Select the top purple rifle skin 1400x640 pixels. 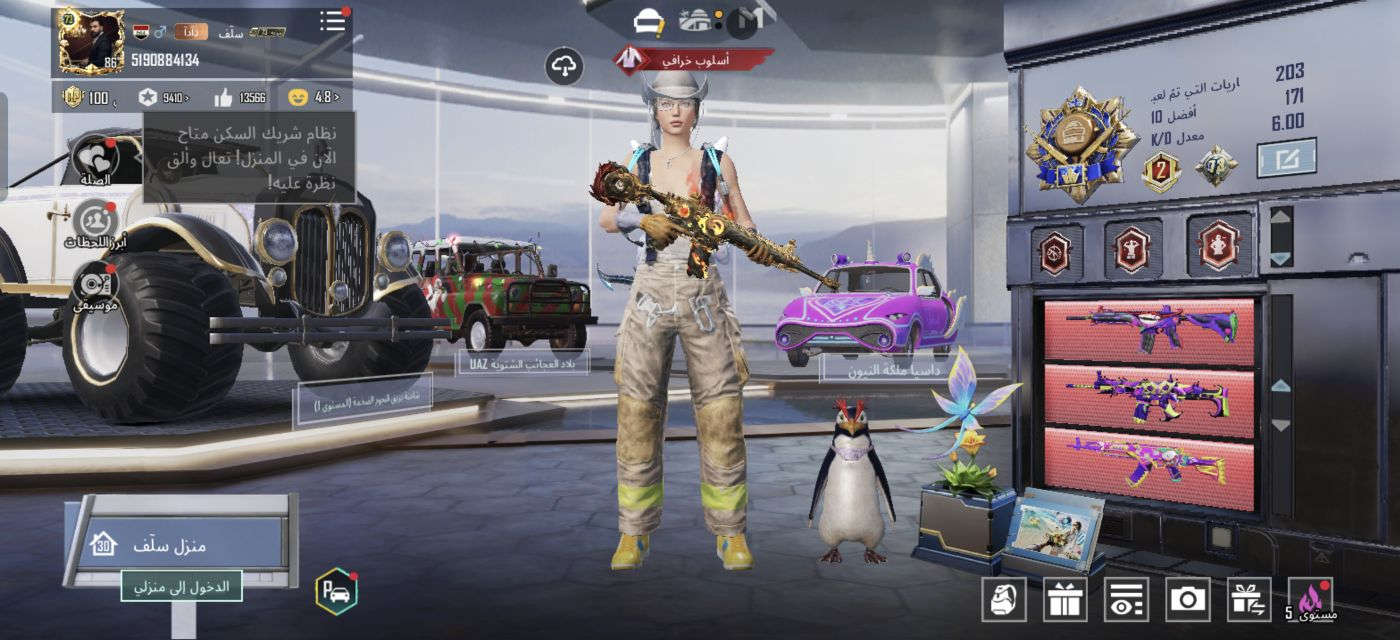pos(1150,331)
